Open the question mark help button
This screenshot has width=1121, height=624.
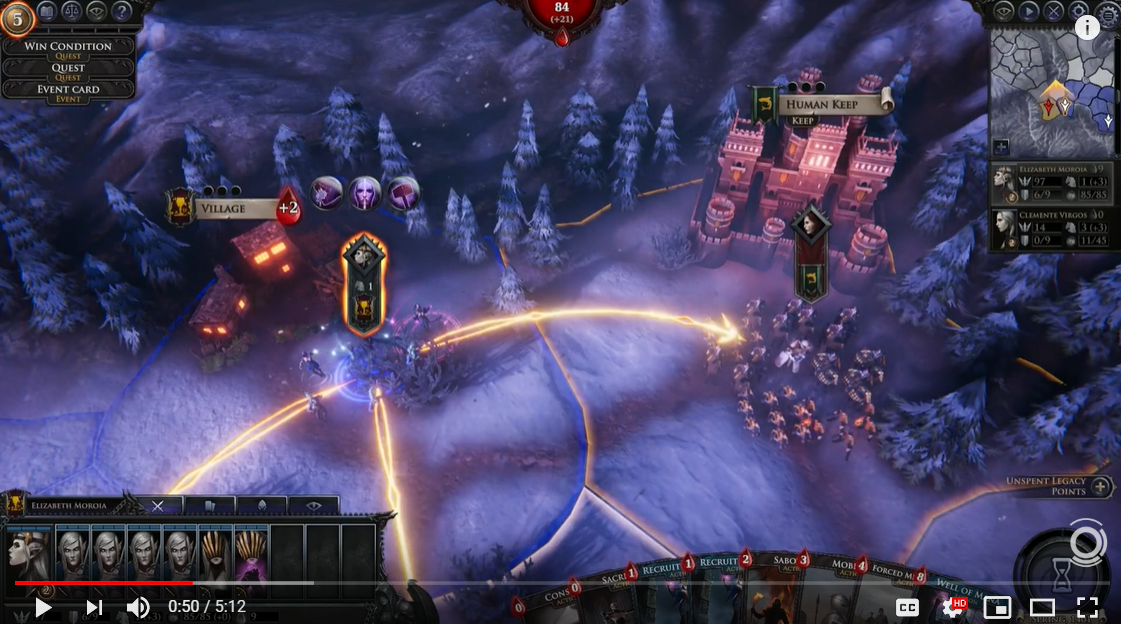[x=122, y=12]
